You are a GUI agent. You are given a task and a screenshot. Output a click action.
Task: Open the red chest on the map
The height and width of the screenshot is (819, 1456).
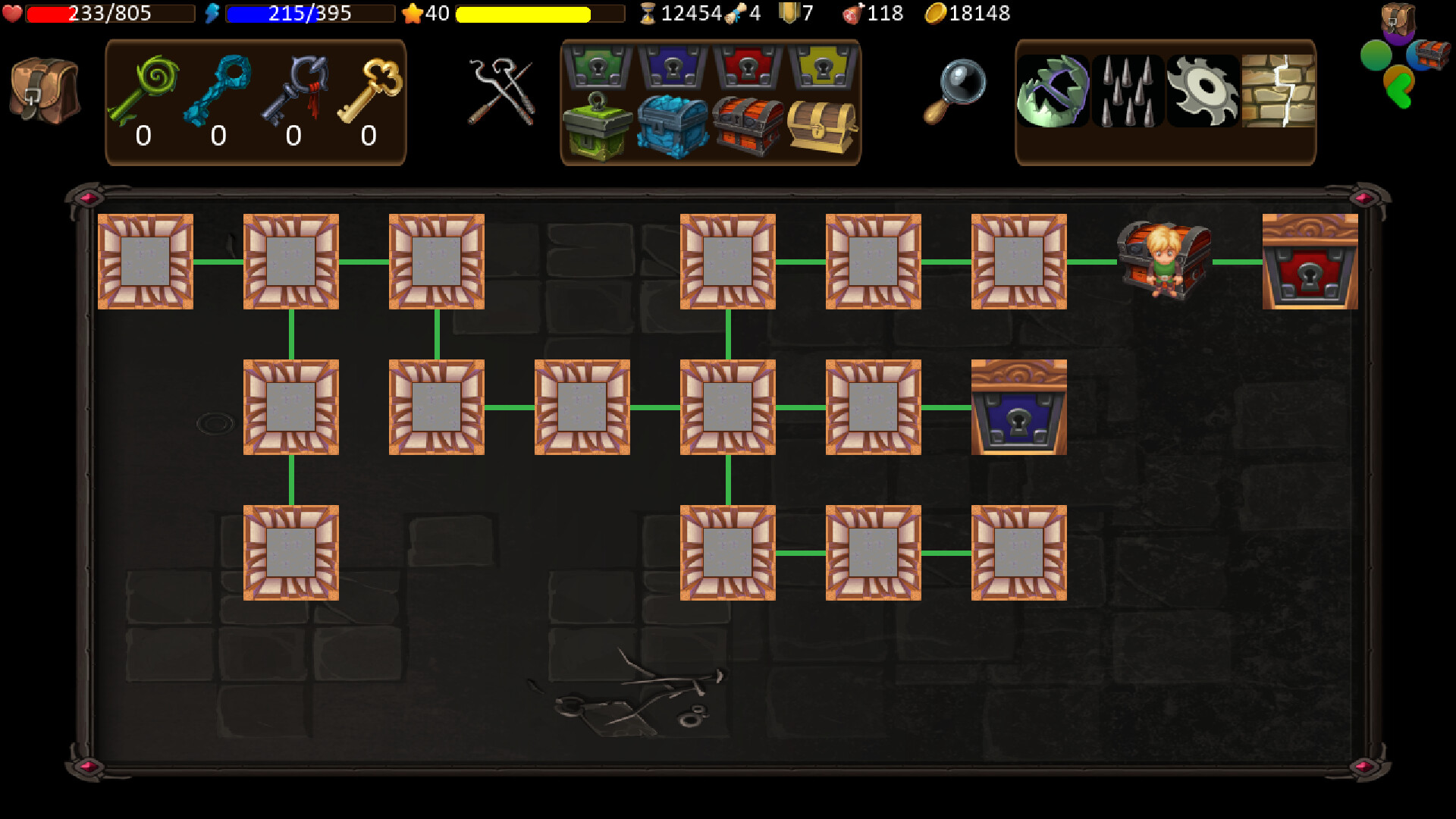click(x=1310, y=263)
